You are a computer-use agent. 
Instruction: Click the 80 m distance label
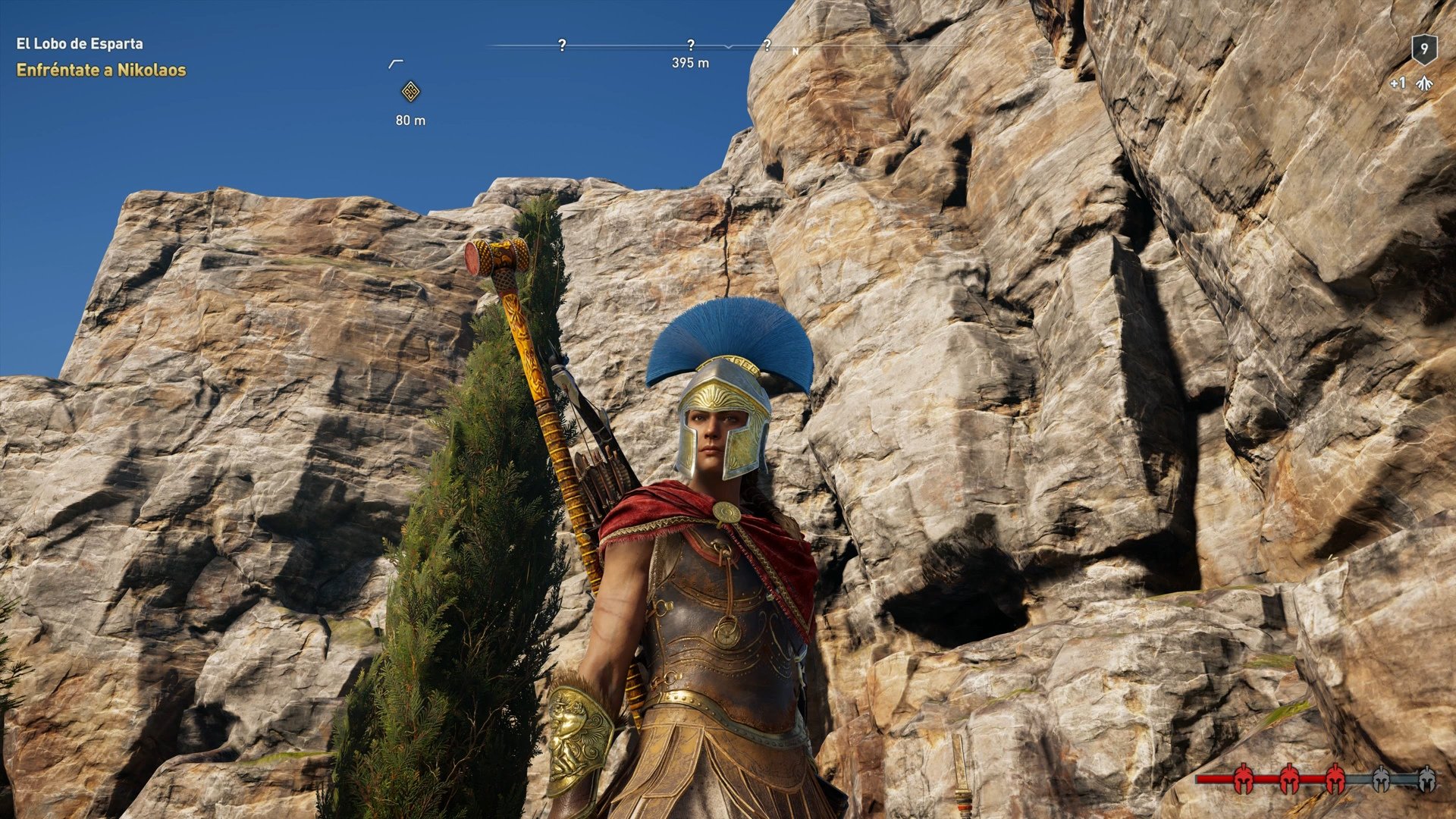pos(410,119)
